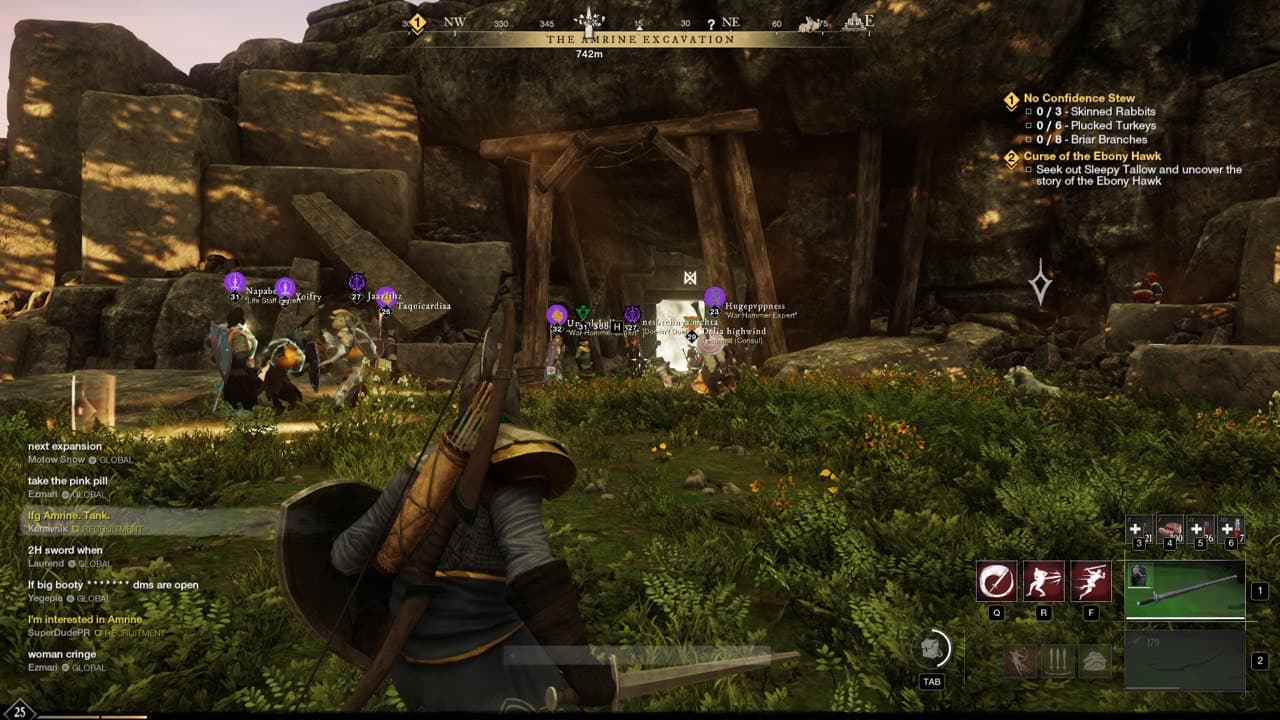Select Laurend's '2H sword when' chat message

pos(65,550)
